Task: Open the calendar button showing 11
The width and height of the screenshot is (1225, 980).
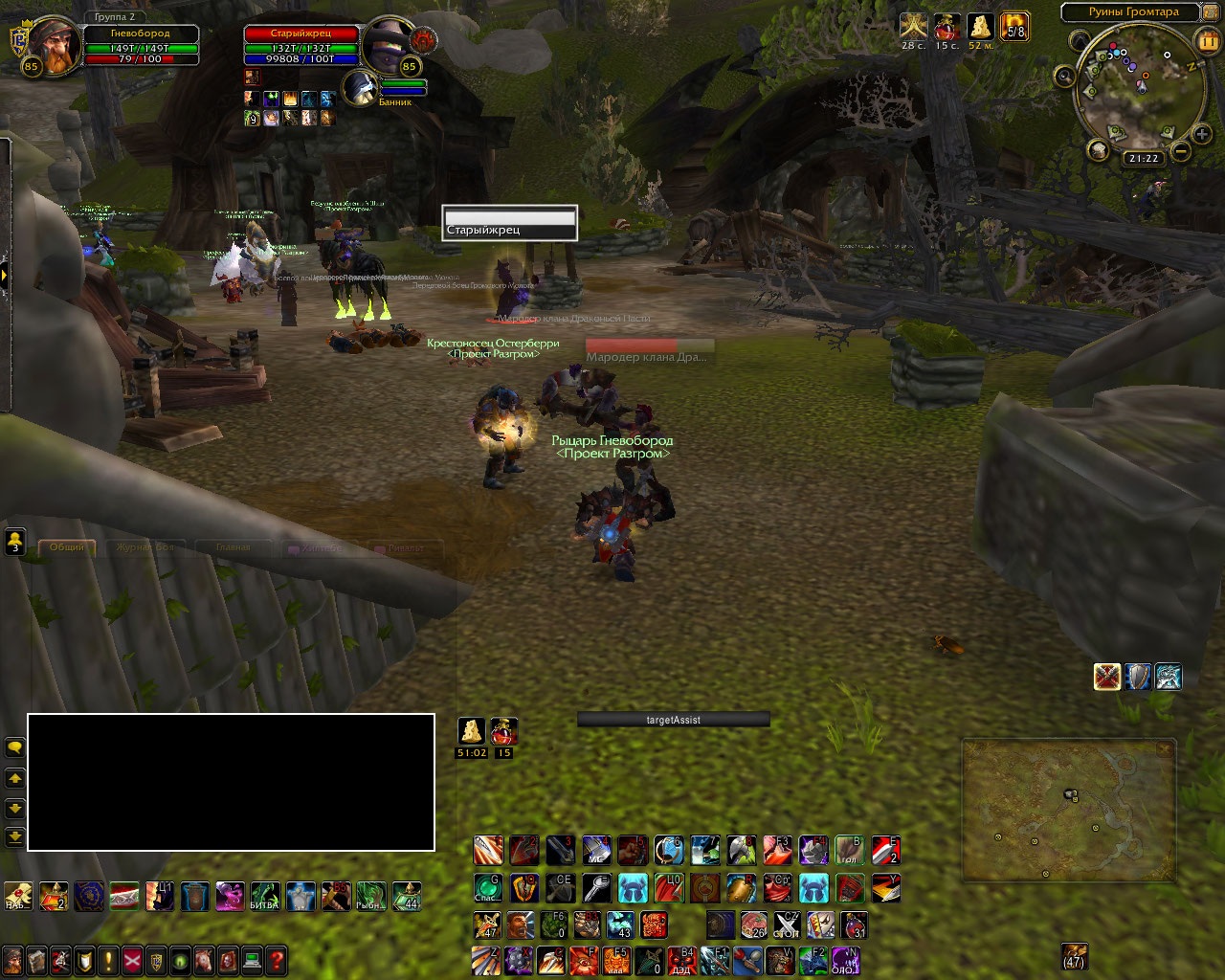Action: [x=1208, y=41]
